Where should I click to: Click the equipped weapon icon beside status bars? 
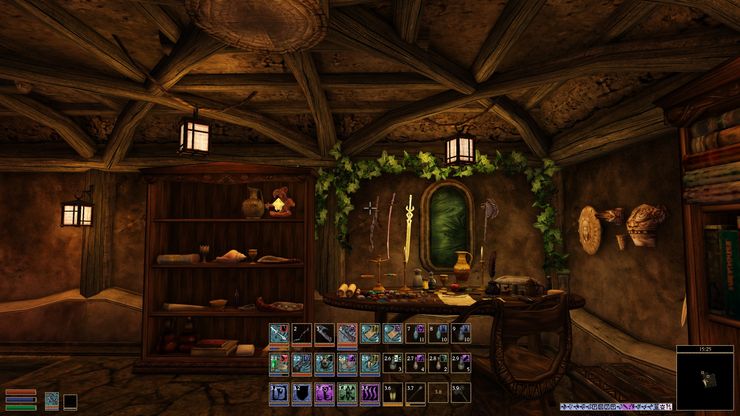52,401
